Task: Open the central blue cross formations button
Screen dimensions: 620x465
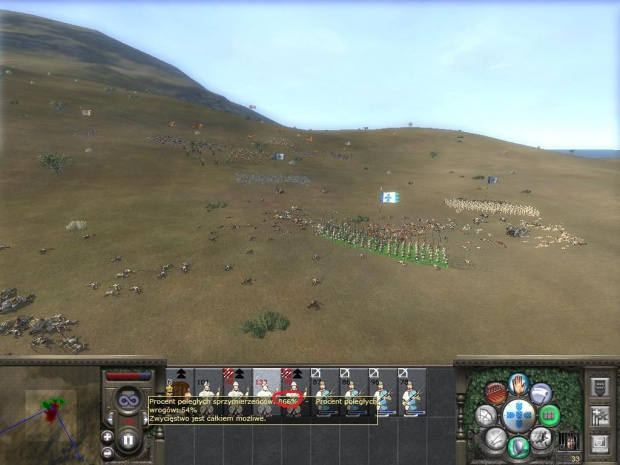Action: [x=518, y=414]
